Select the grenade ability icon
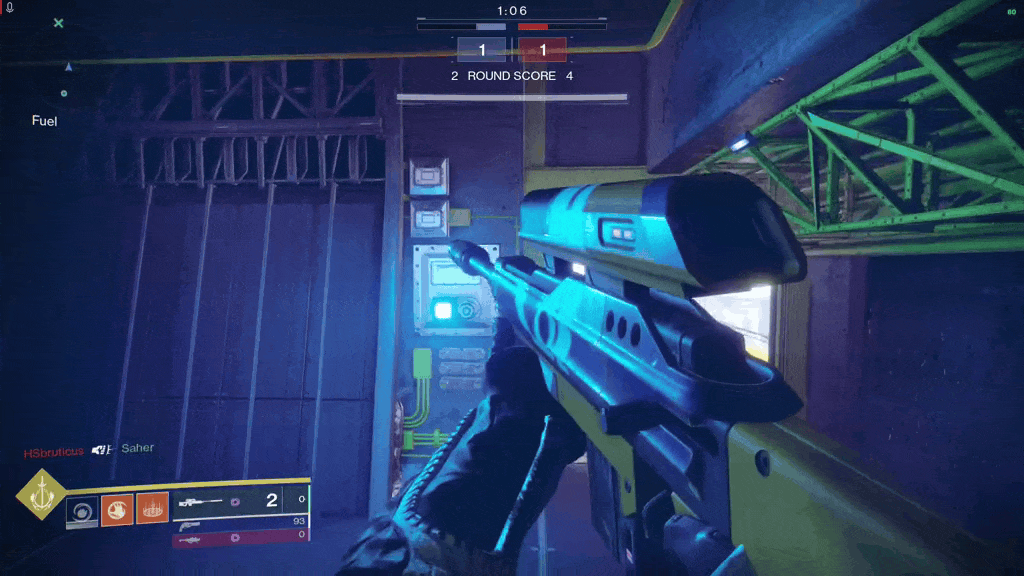 pos(82,511)
